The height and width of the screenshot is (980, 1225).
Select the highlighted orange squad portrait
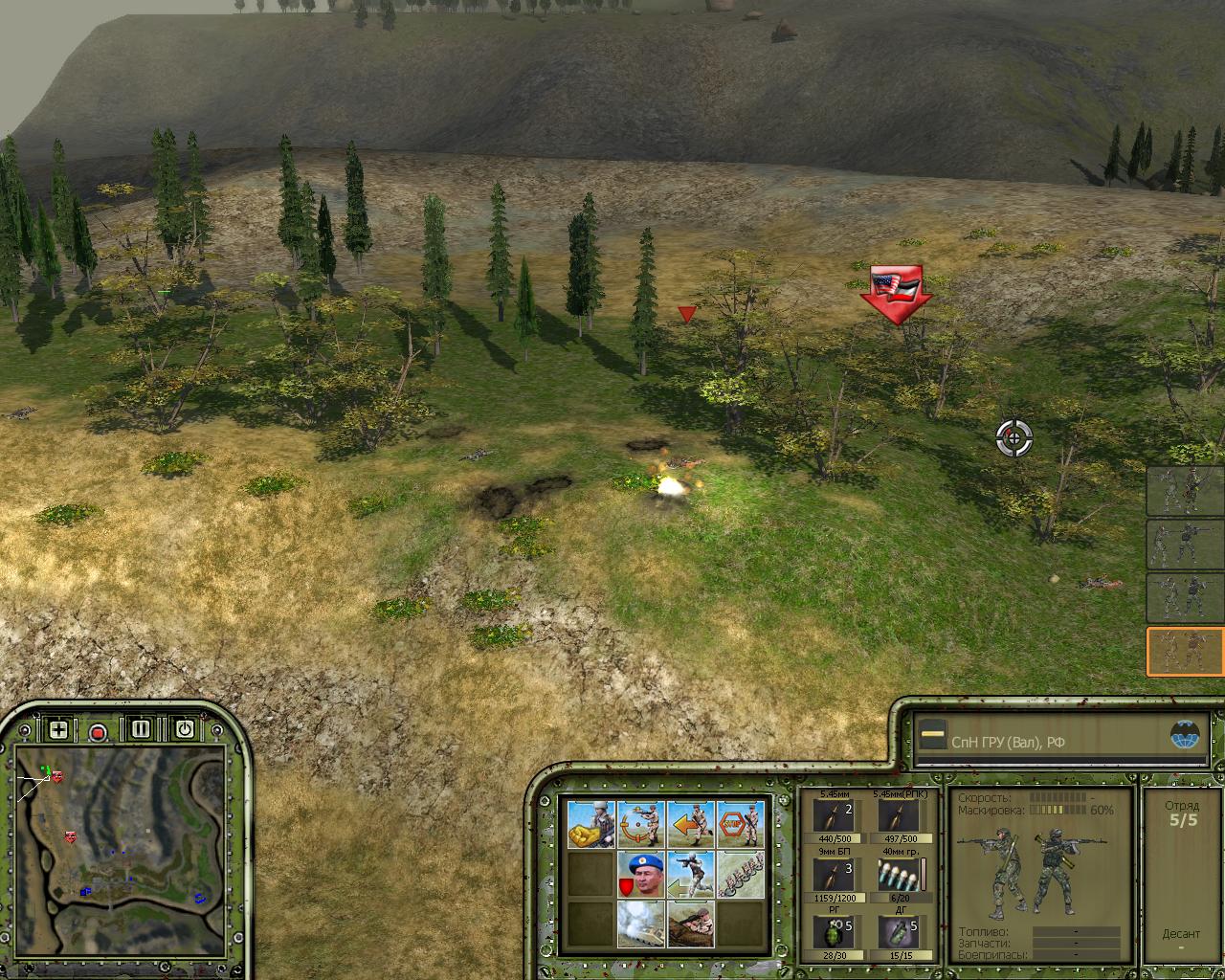pyautogui.click(x=1185, y=652)
